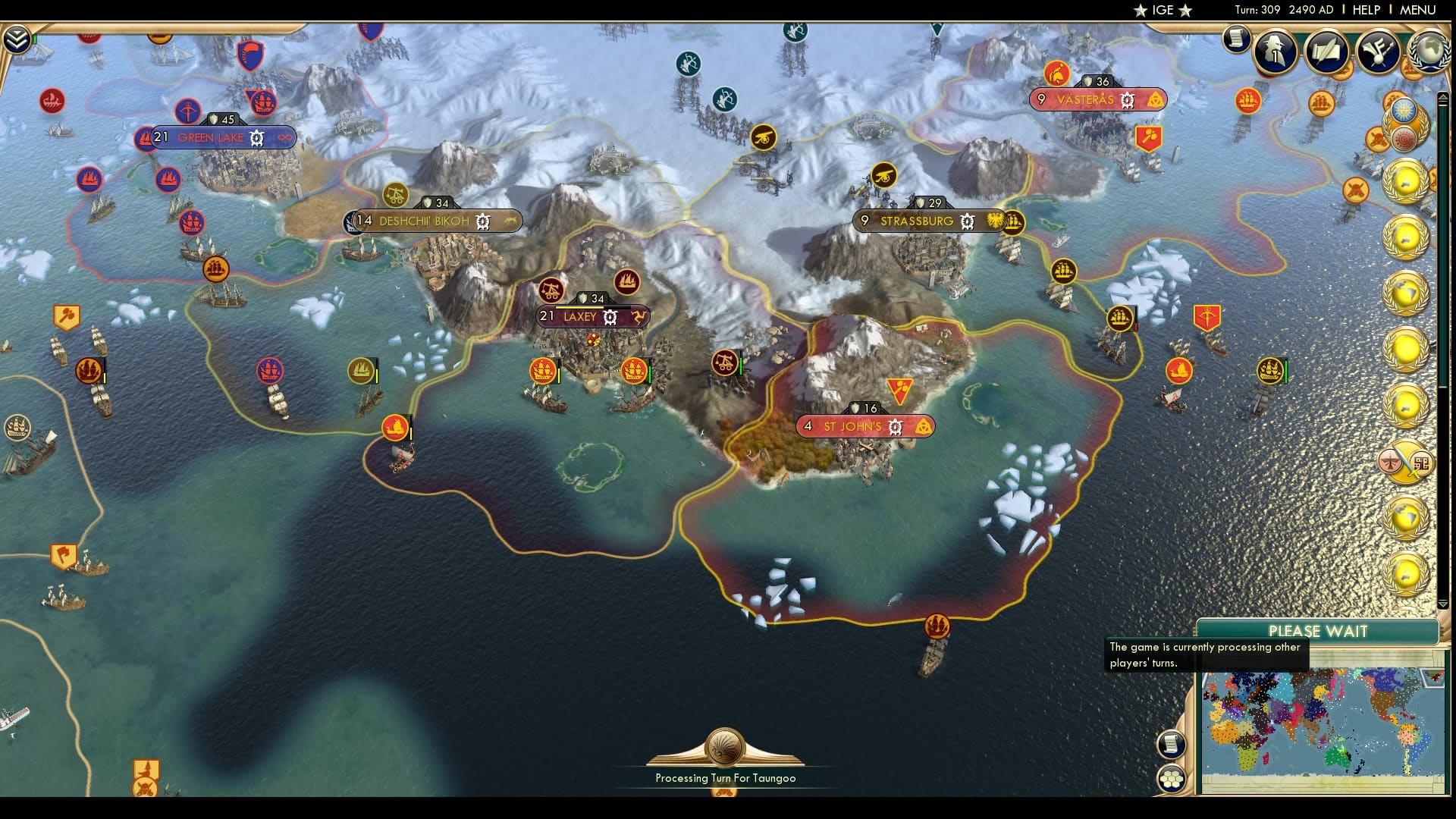This screenshot has height=819, width=1456.
Task: Click the PLEASE WAIT turn button
Action: point(1318,631)
